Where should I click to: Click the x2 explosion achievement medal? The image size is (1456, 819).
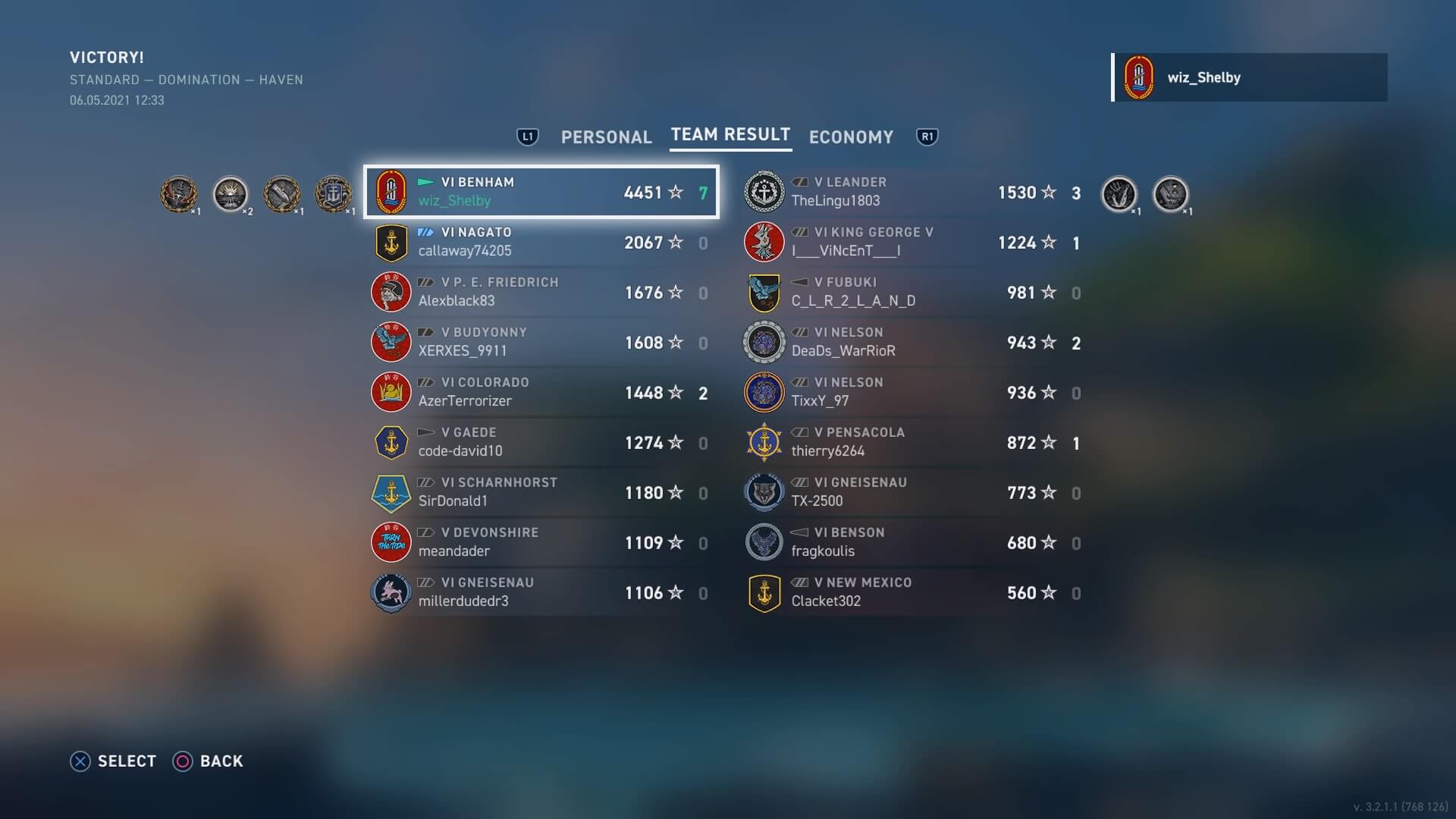(x=231, y=193)
